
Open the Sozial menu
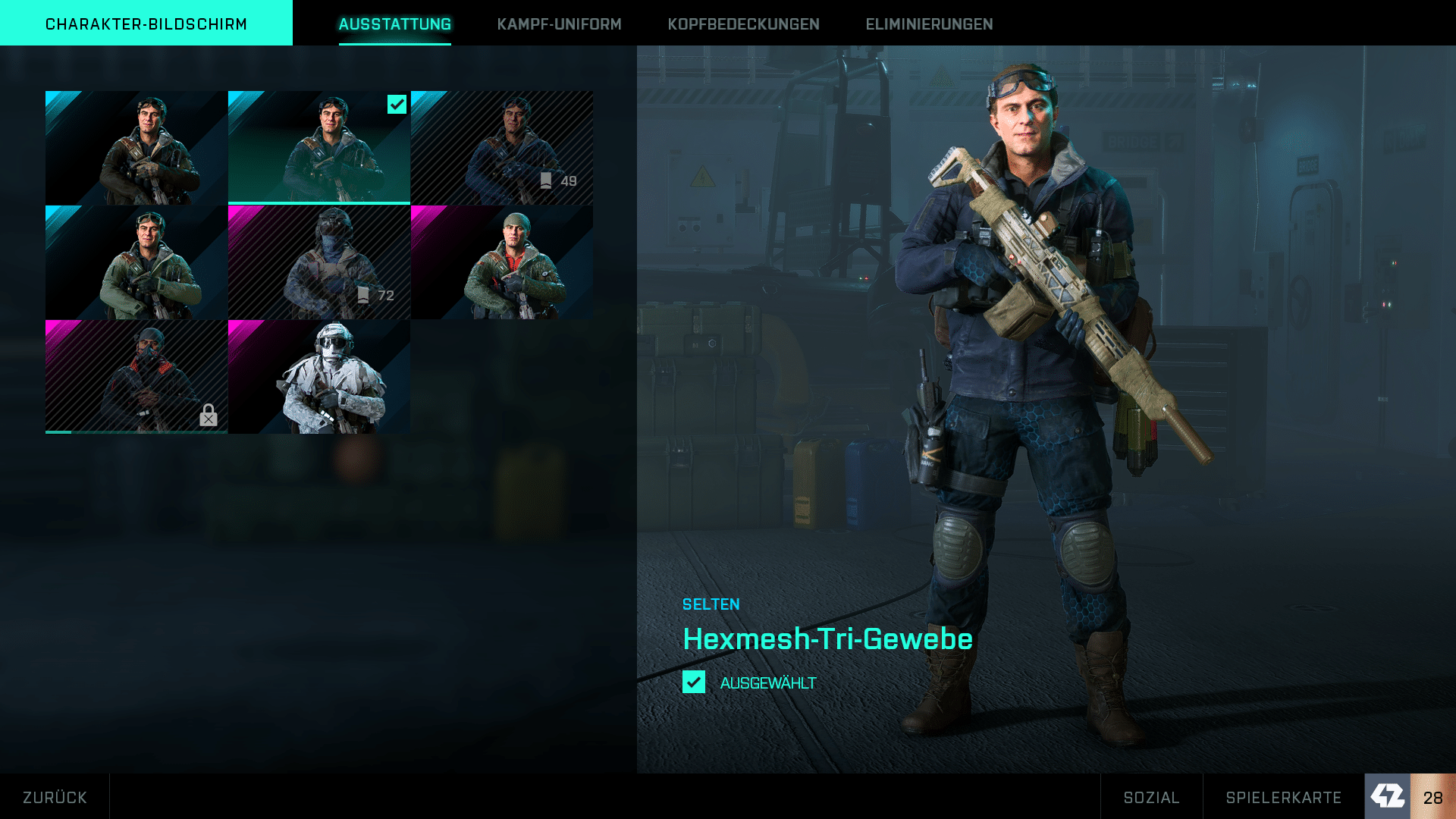[1151, 797]
